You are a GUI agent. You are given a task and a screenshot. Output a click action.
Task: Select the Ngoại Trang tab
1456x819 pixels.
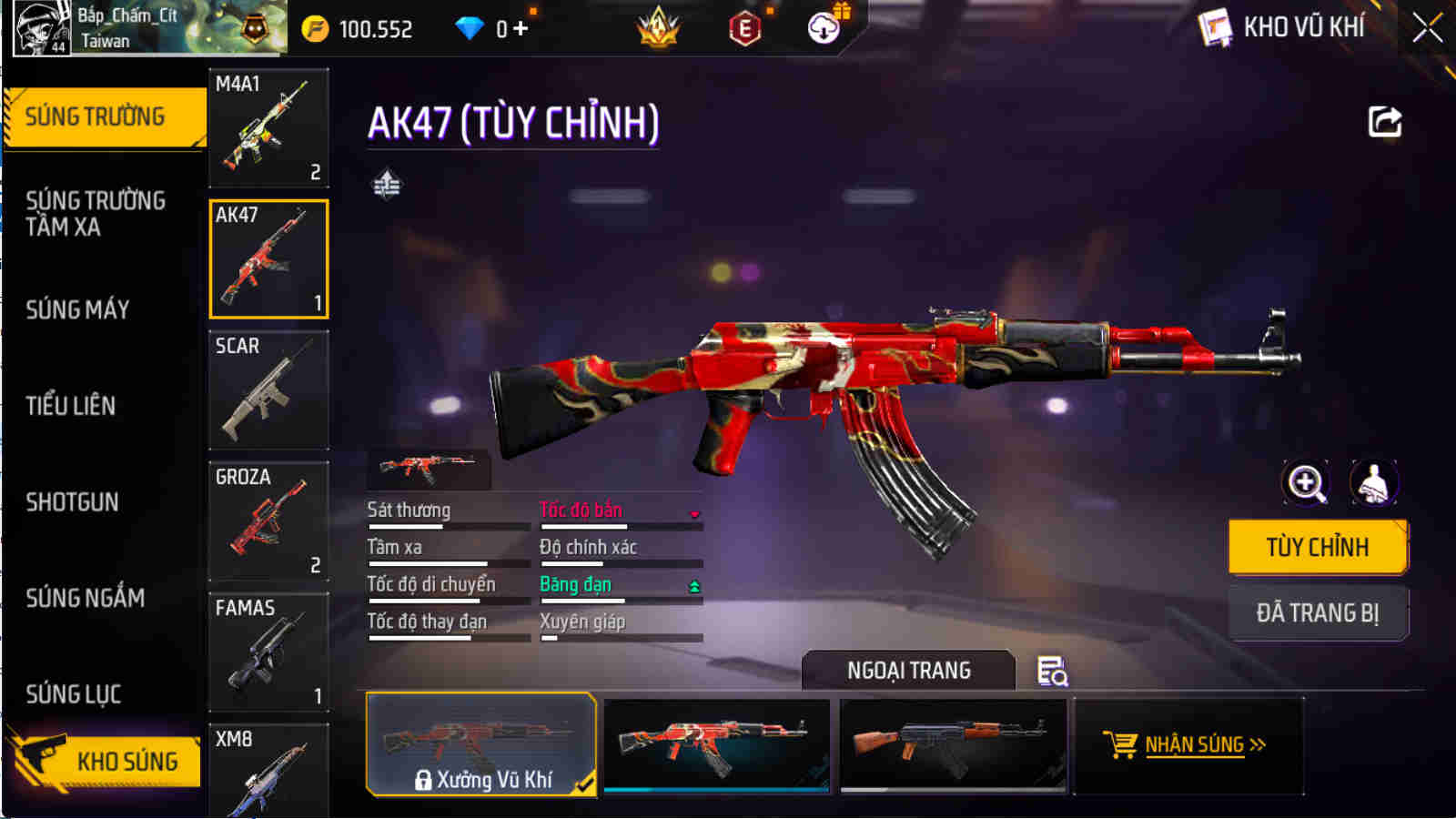[907, 671]
